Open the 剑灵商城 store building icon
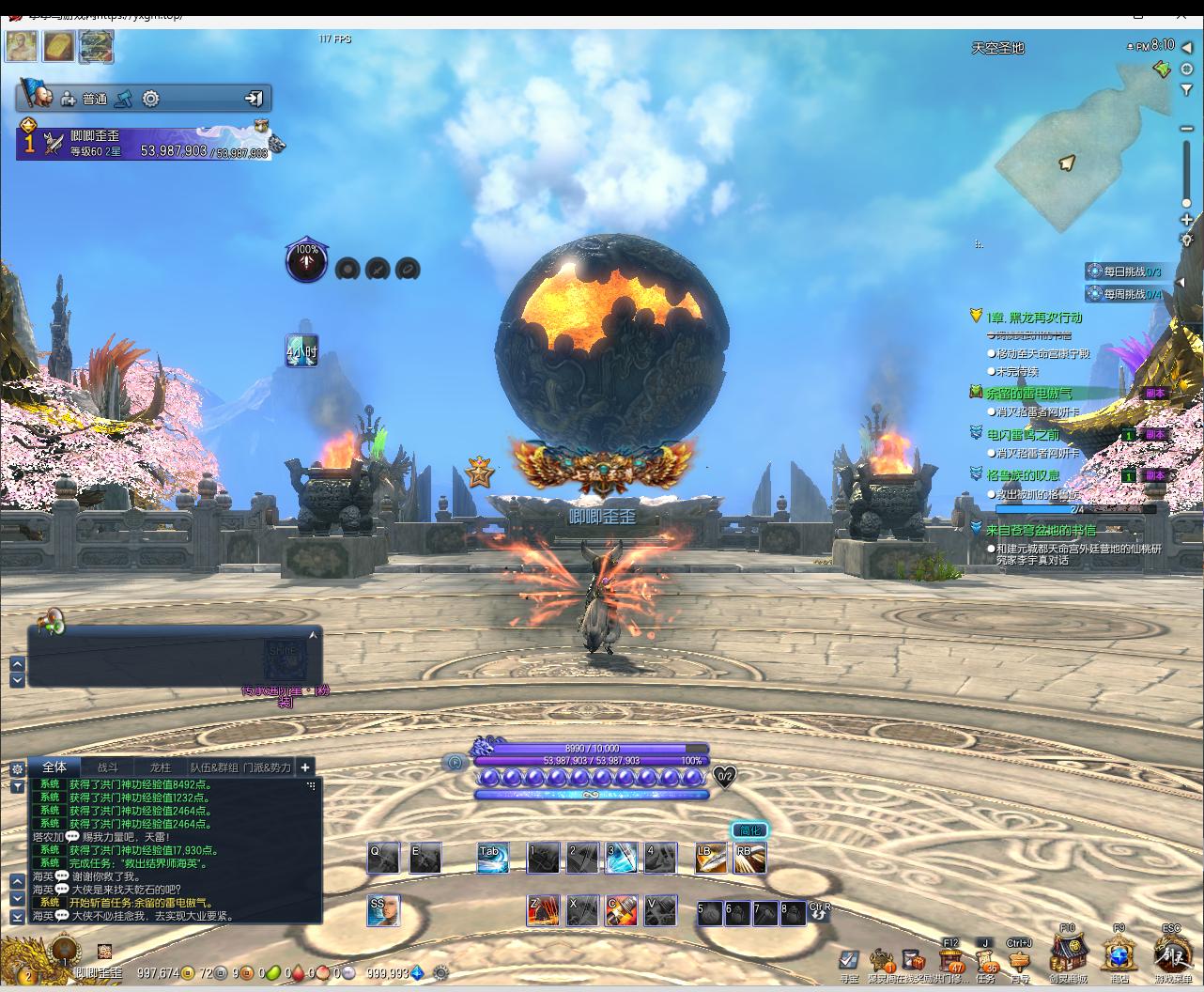This screenshot has width=1204, height=992. tap(1068, 954)
